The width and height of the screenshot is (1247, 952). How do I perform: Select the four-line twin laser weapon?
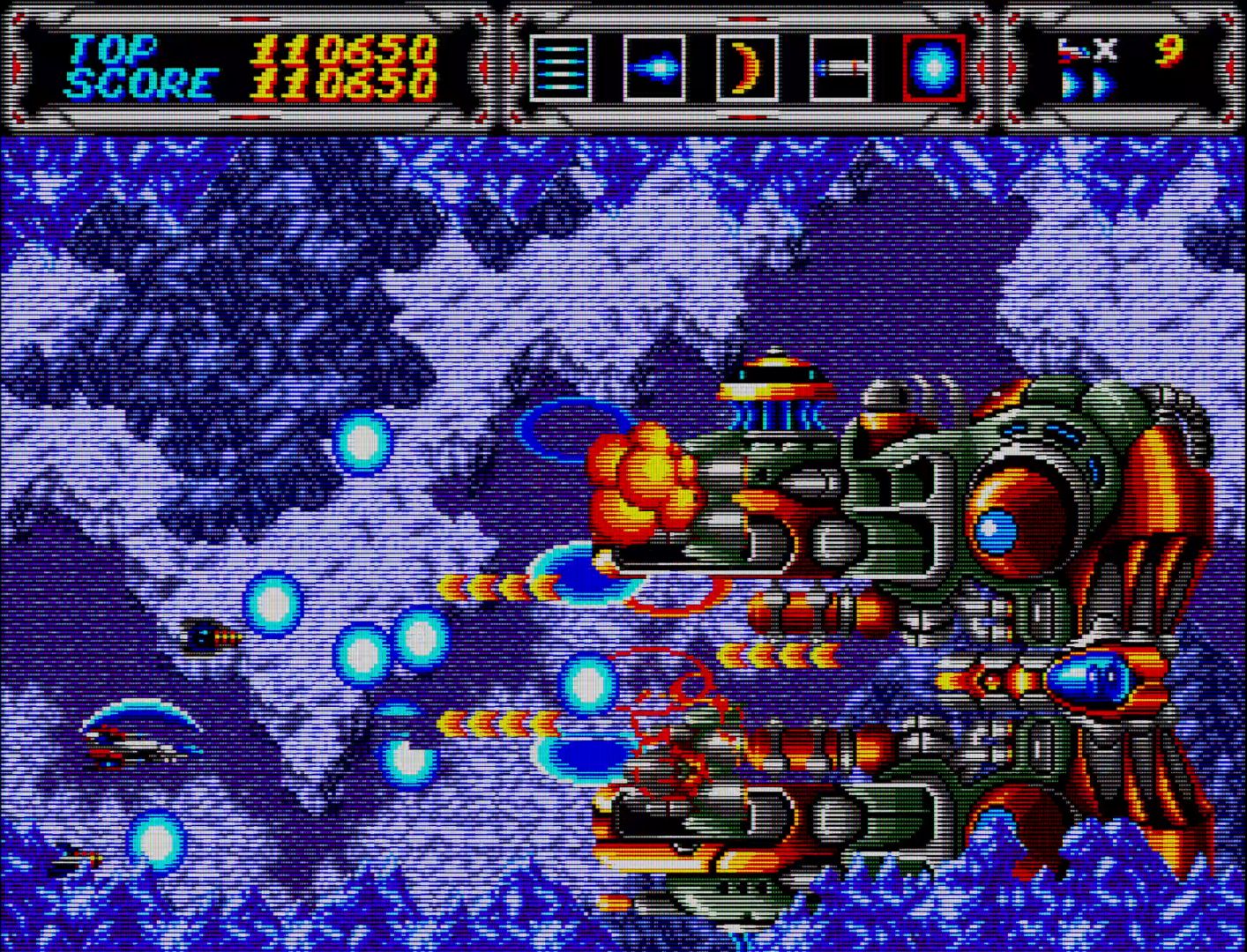(561, 68)
